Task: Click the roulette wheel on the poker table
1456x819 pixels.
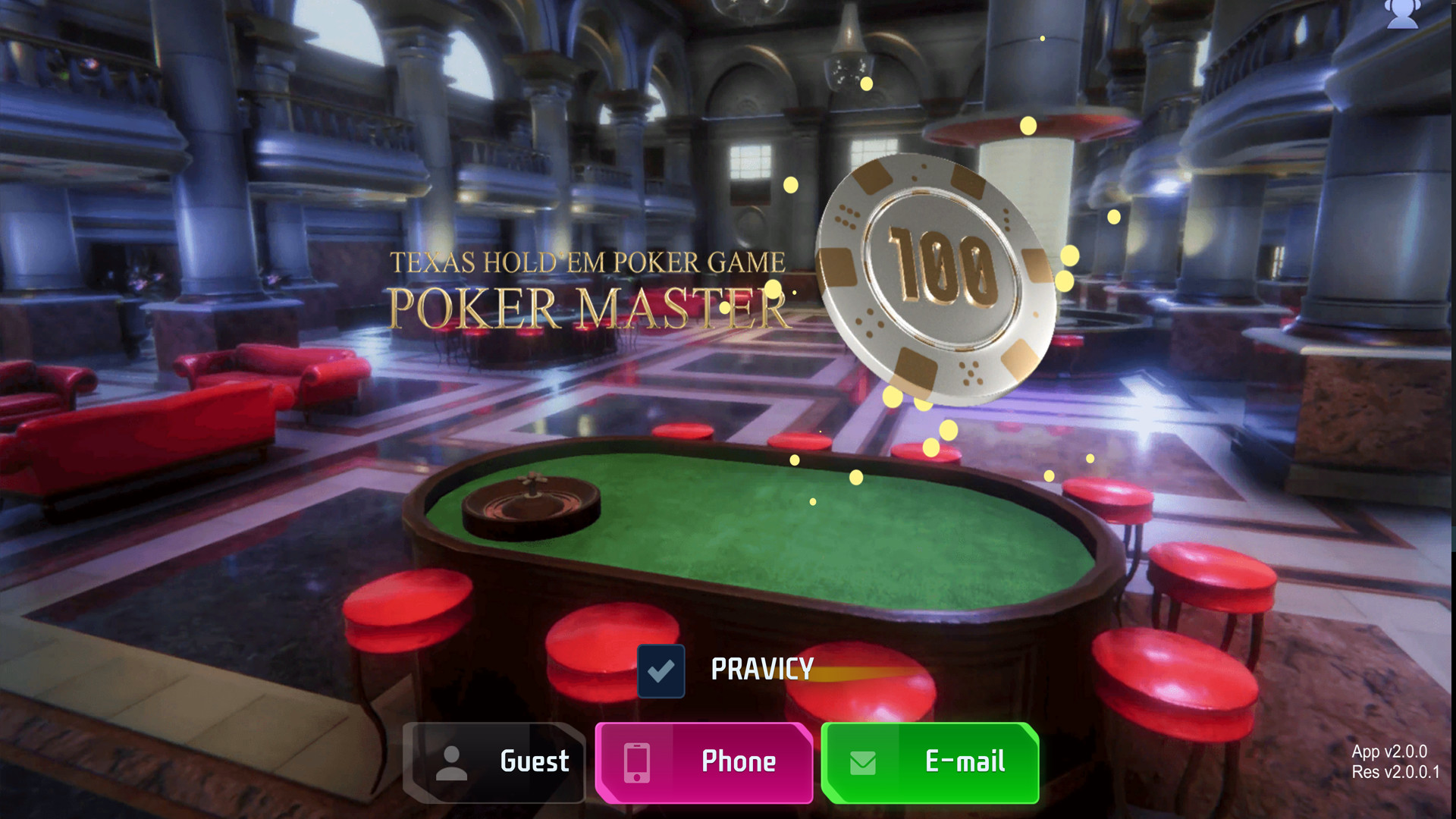Action: click(x=531, y=500)
